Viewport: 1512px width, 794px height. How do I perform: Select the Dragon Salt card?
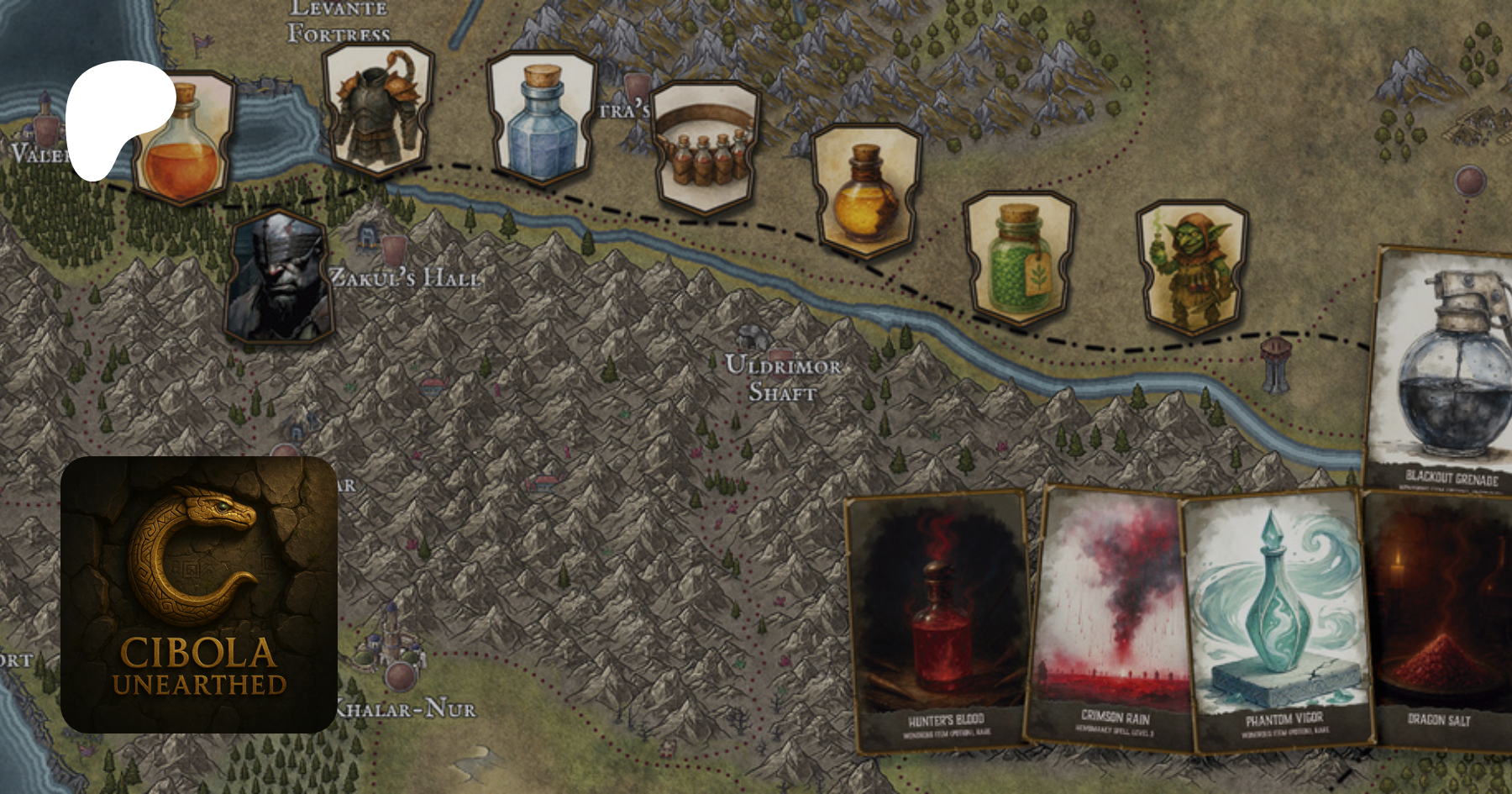tap(1438, 620)
